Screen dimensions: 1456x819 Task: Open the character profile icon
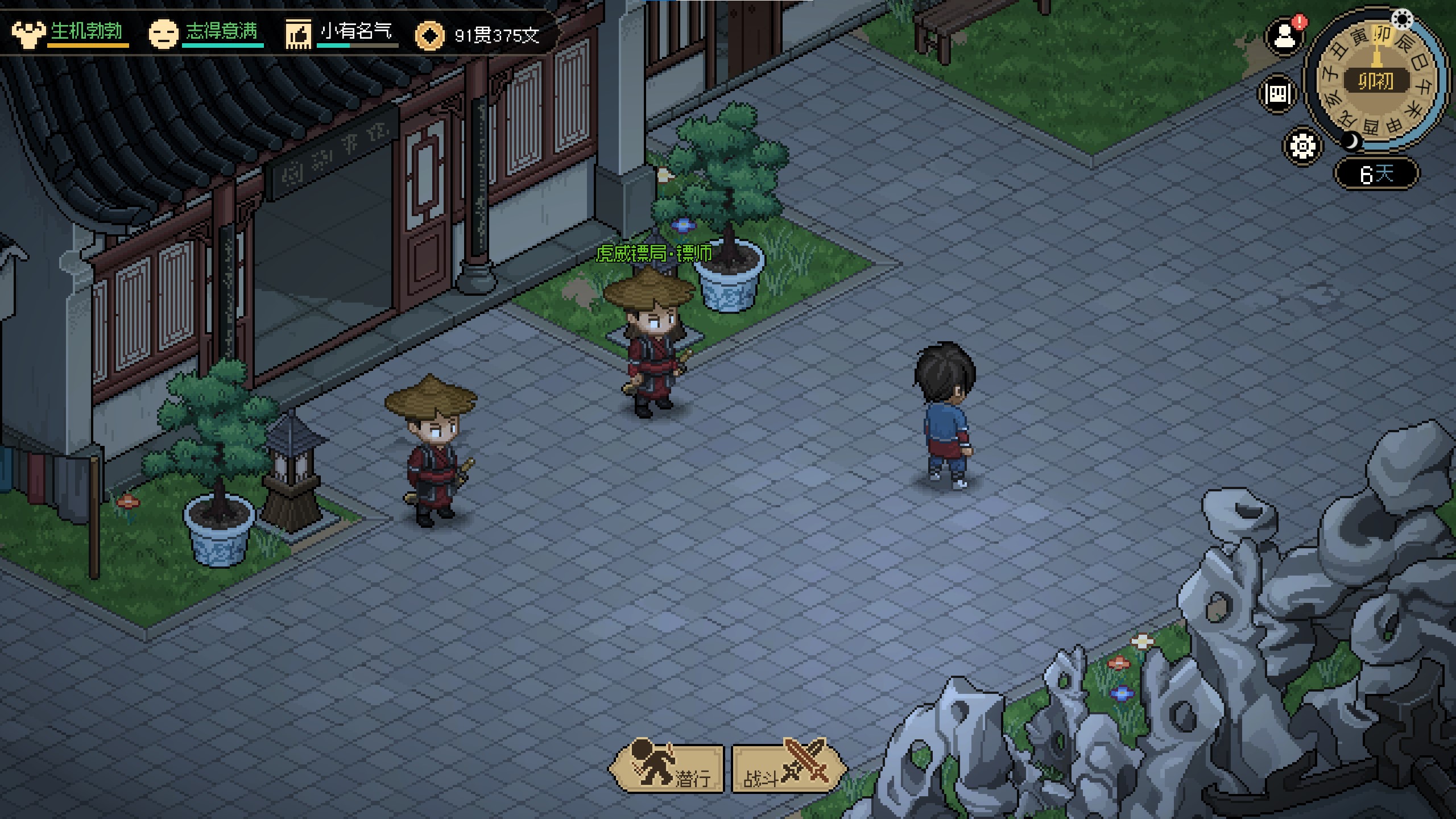[1284, 38]
